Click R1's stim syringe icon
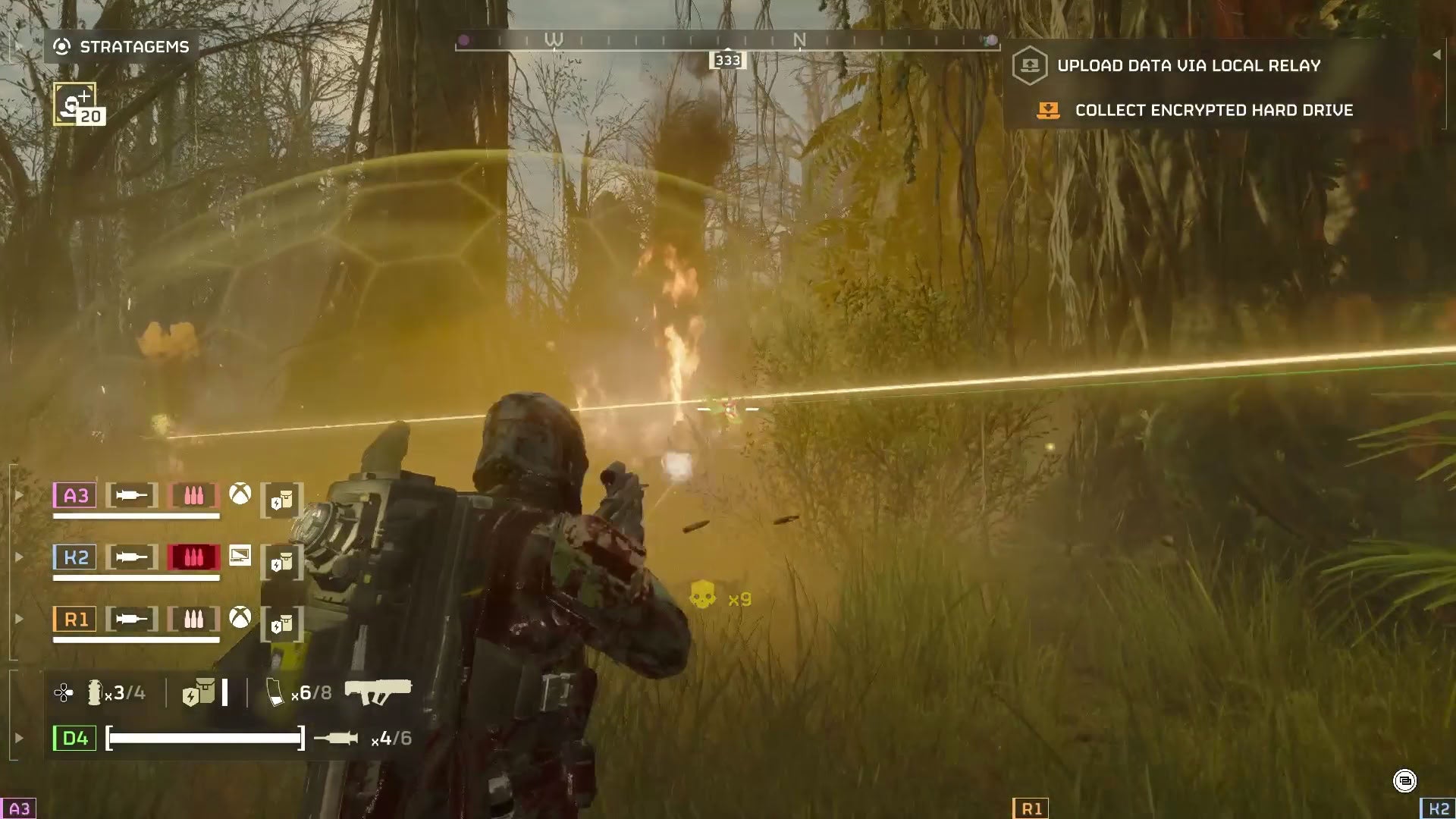 point(132,620)
